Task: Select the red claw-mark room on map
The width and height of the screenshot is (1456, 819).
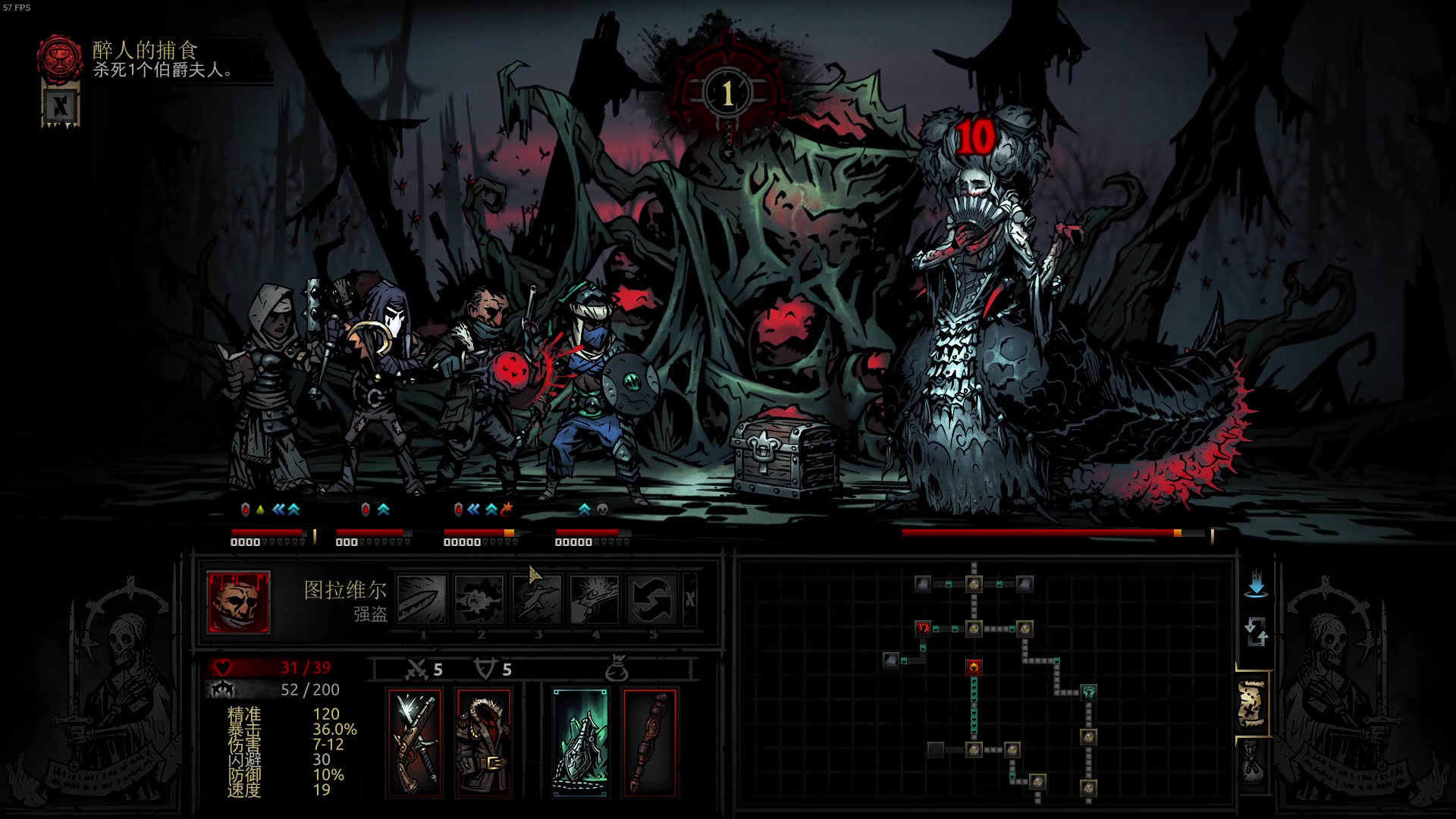Action: pyautogui.click(x=922, y=628)
